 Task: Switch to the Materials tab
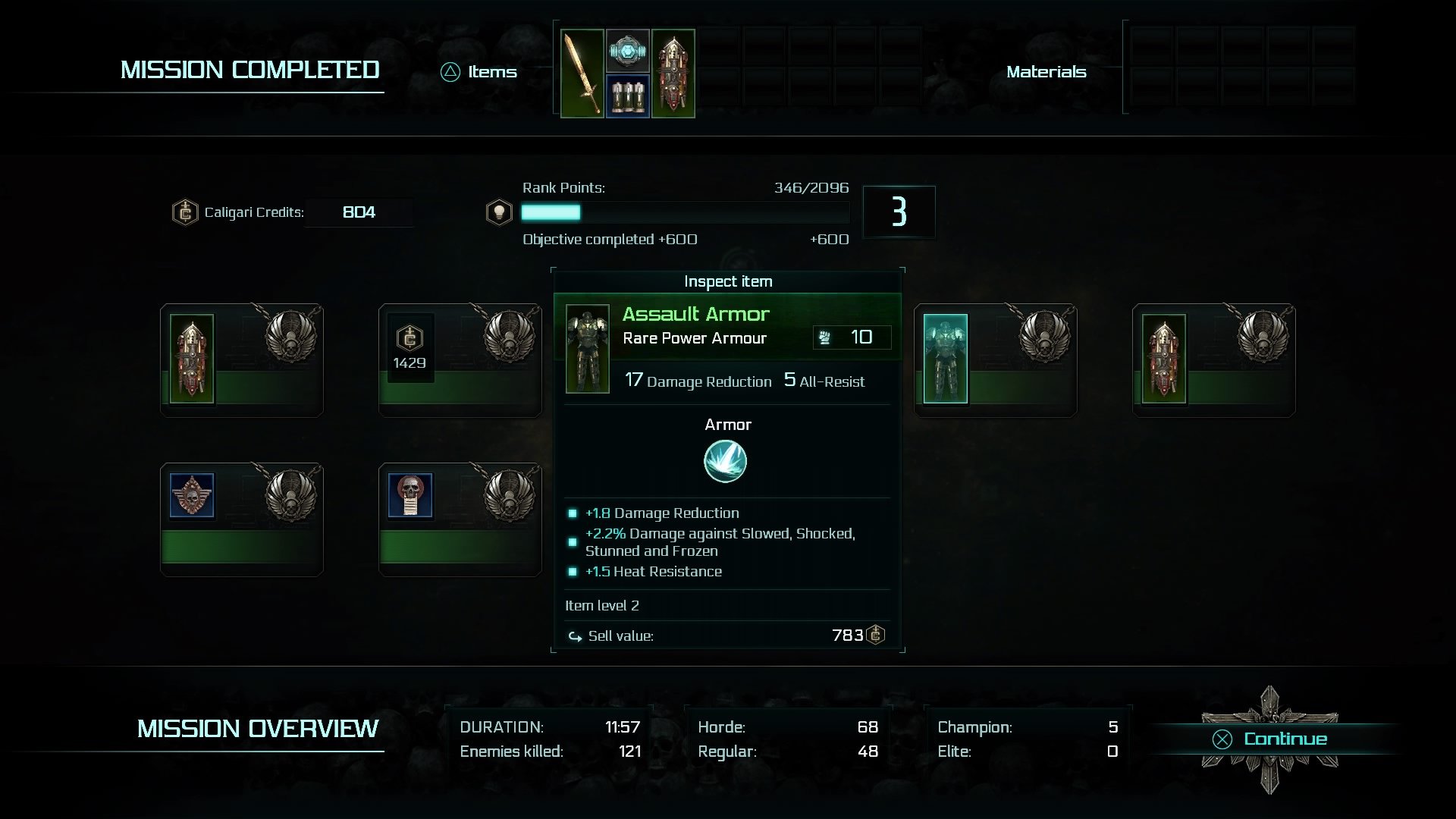(1046, 72)
